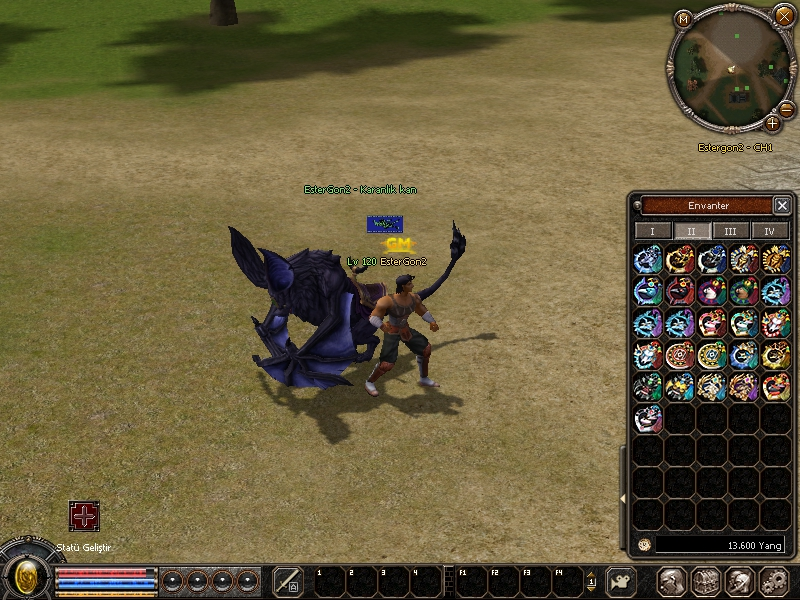The image size is (800, 600).
Task: Switch the quick slot page arrows
Action: [591, 581]
